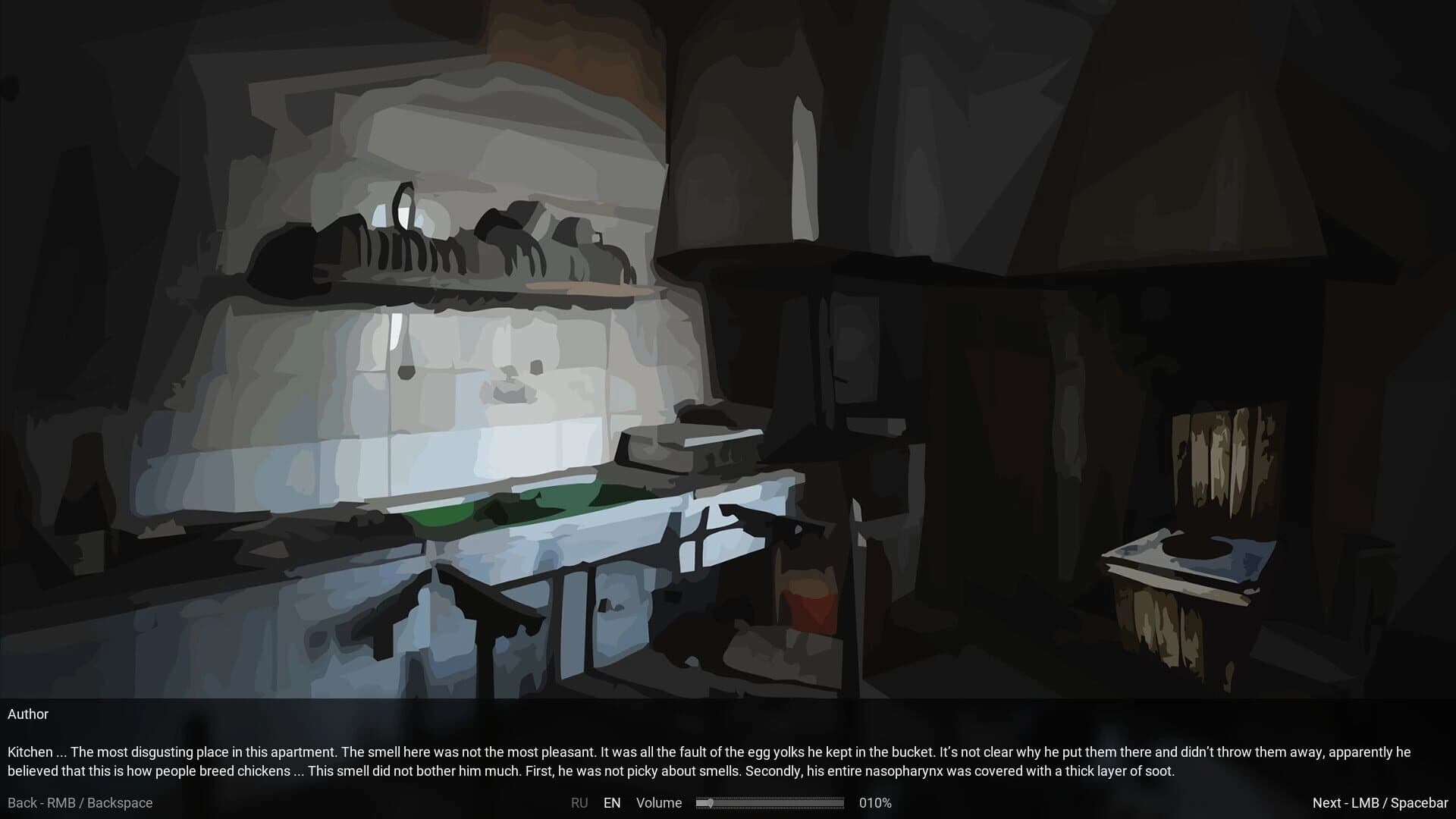Viewport: 1456px width, 819px height.
Task: Click the Author speaker name label
Action: click(28, 714)
